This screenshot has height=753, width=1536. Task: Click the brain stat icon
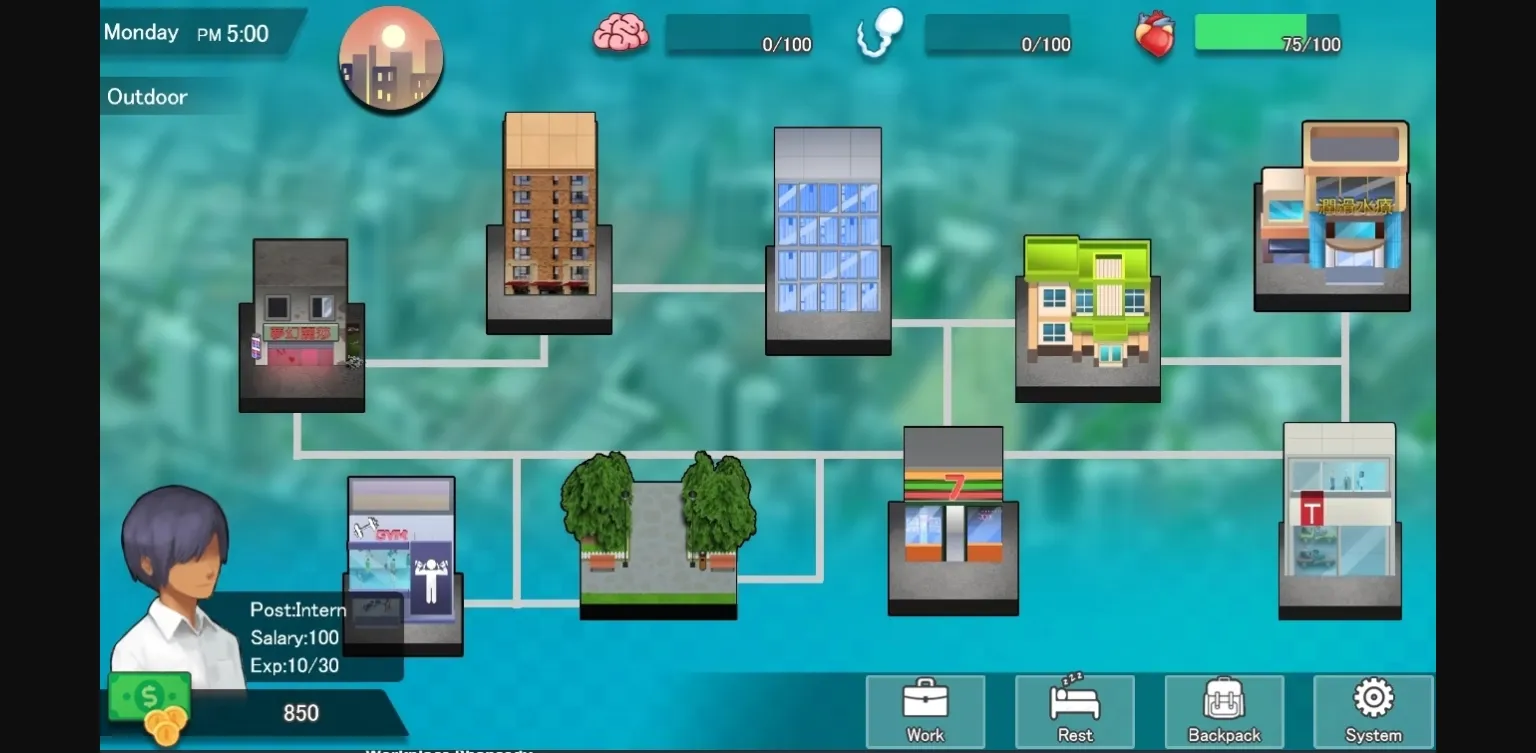[622, 33]
